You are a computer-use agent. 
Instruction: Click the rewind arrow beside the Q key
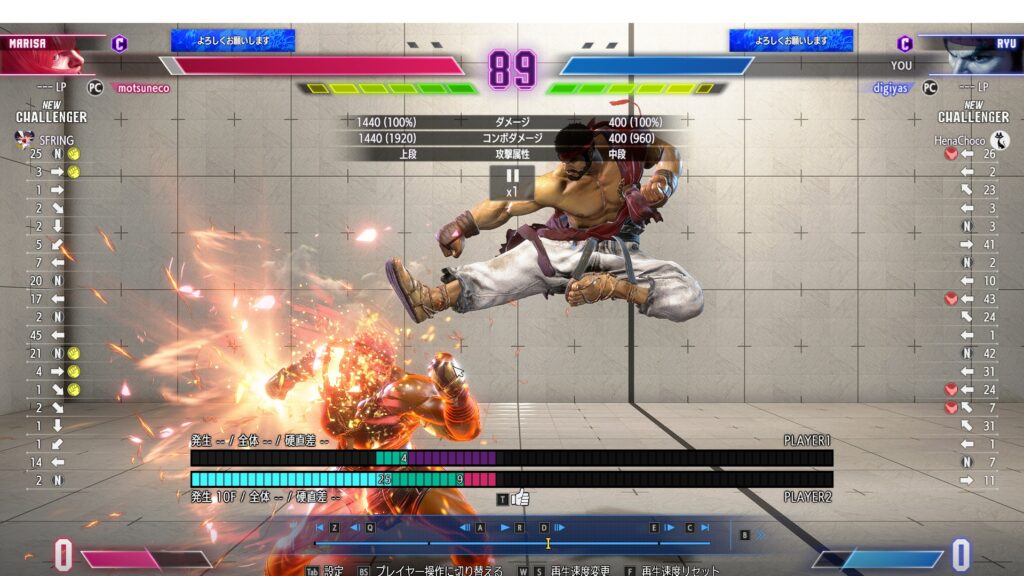click(x=354, y=527)
